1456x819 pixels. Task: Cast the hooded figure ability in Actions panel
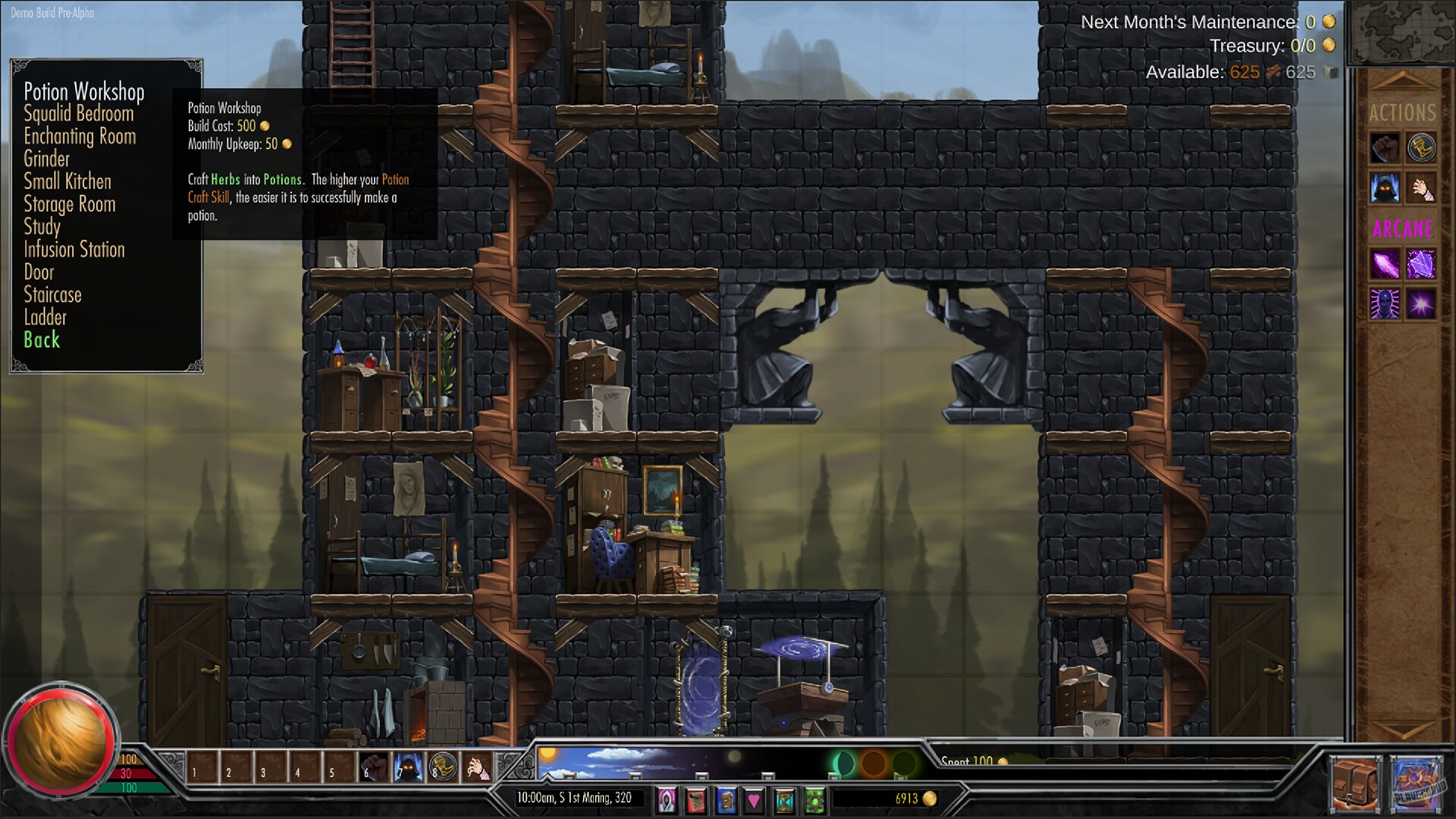(x=1385, y=188)
